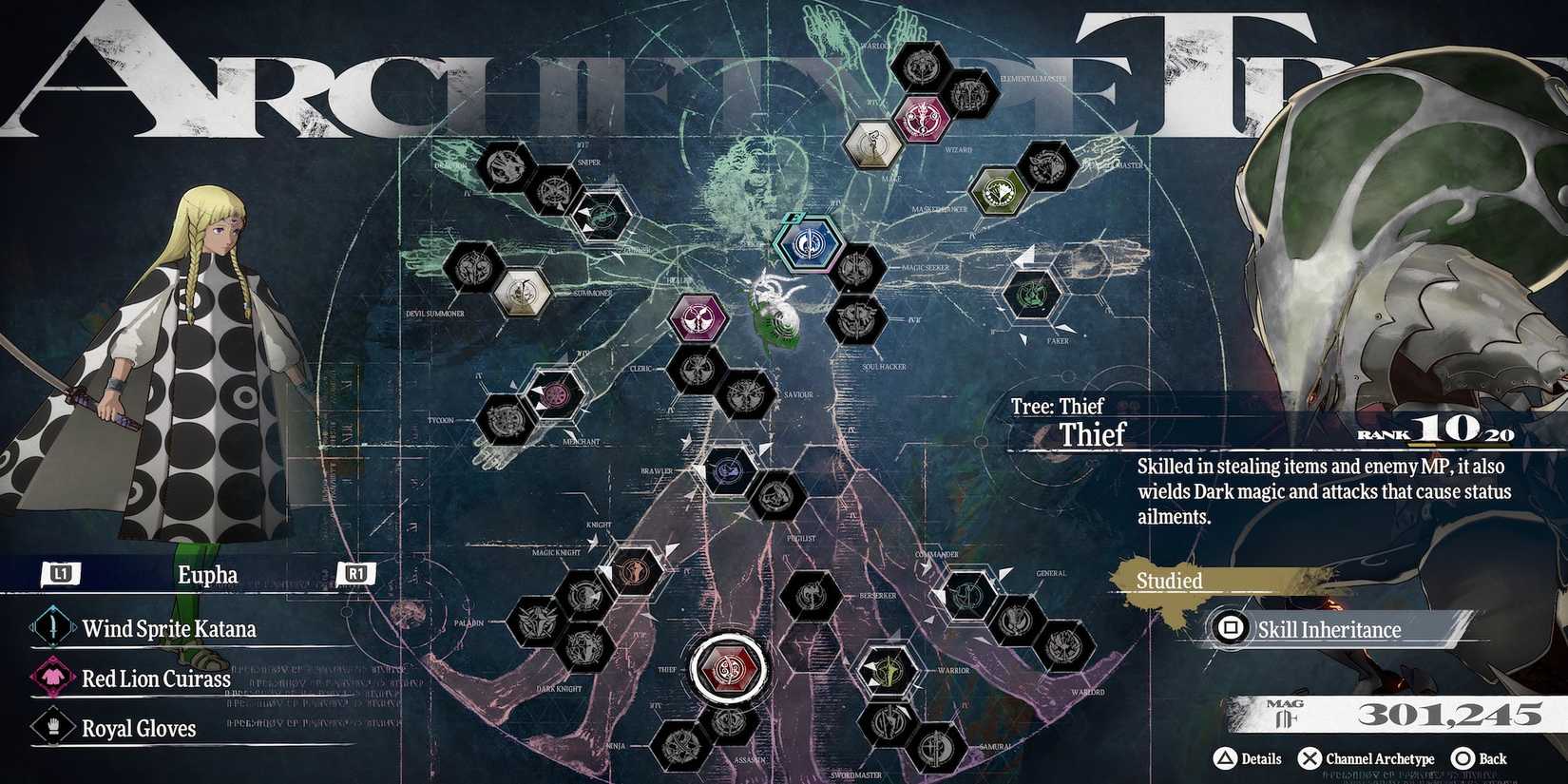Click the Red Lion Cuirass armor icon

coord(51,679)
